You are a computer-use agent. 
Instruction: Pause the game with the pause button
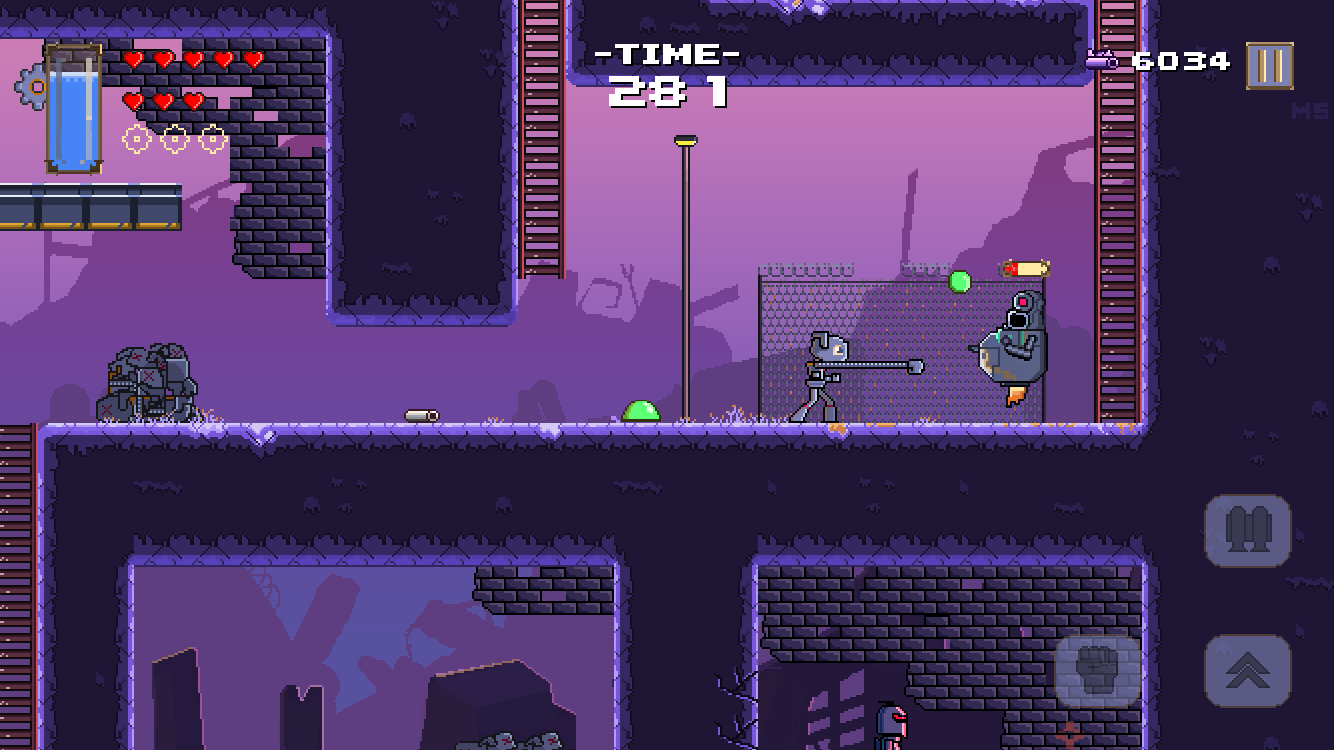[x=1269, y=66]
